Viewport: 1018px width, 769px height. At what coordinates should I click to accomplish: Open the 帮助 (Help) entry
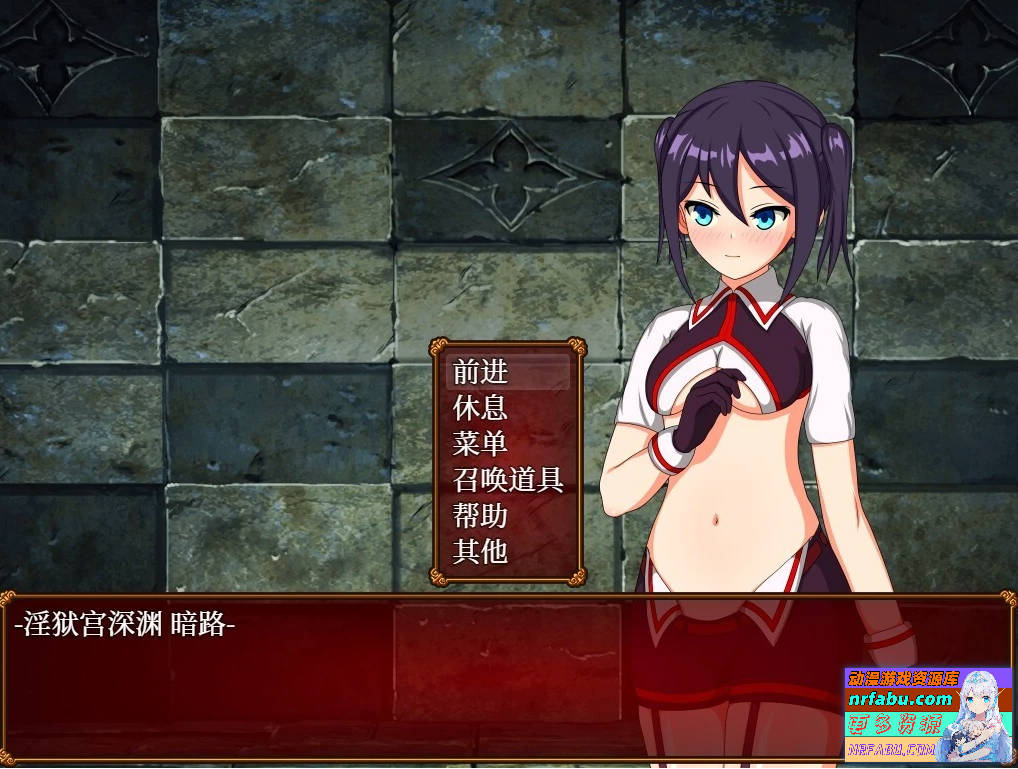coord(481,516)
